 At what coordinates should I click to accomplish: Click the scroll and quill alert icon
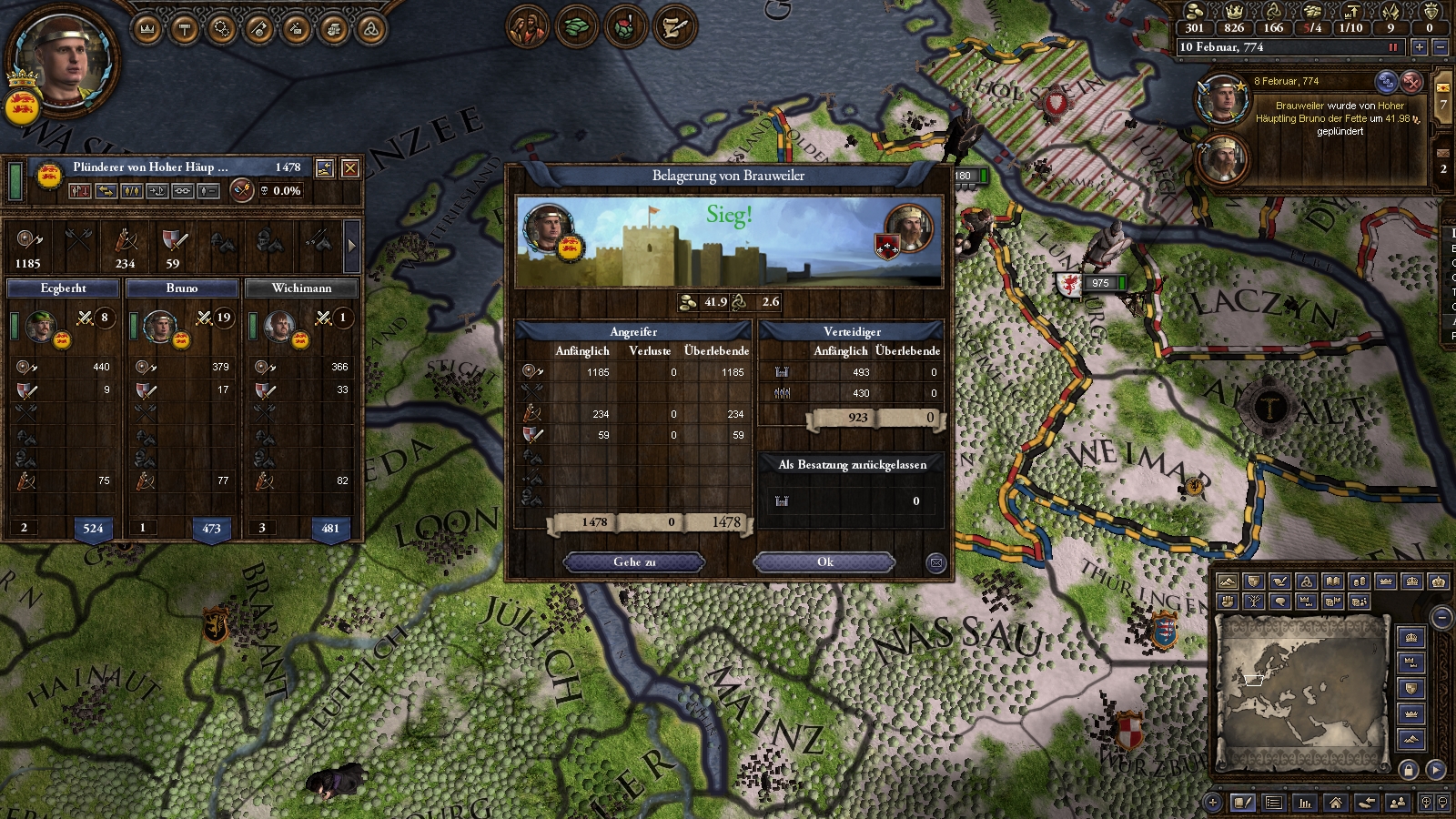pos(673,27)
